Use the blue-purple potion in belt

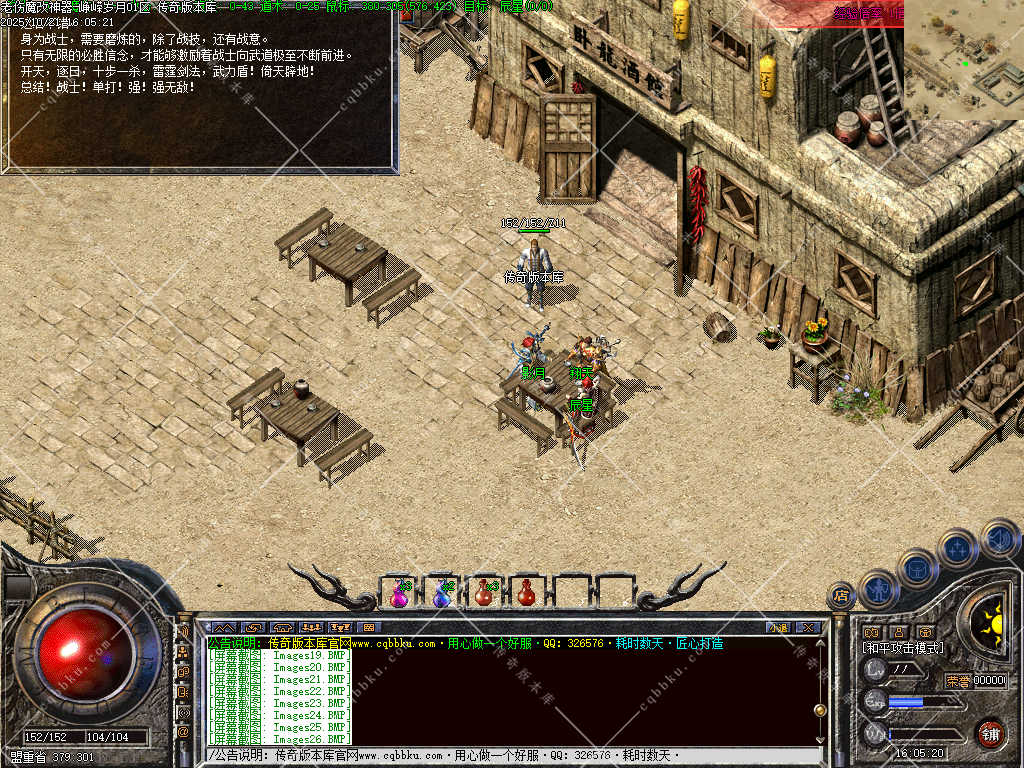point(442,593)
